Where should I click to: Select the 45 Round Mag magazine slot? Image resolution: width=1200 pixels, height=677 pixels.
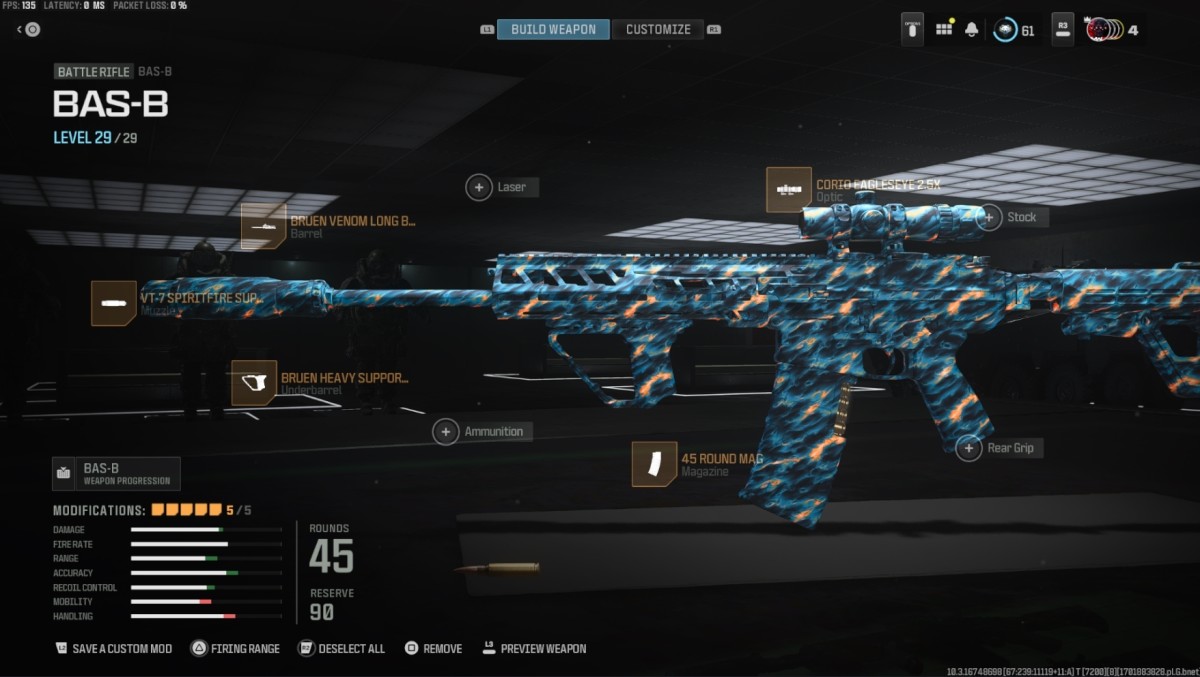pyautogui.click(x=654, y=464)
